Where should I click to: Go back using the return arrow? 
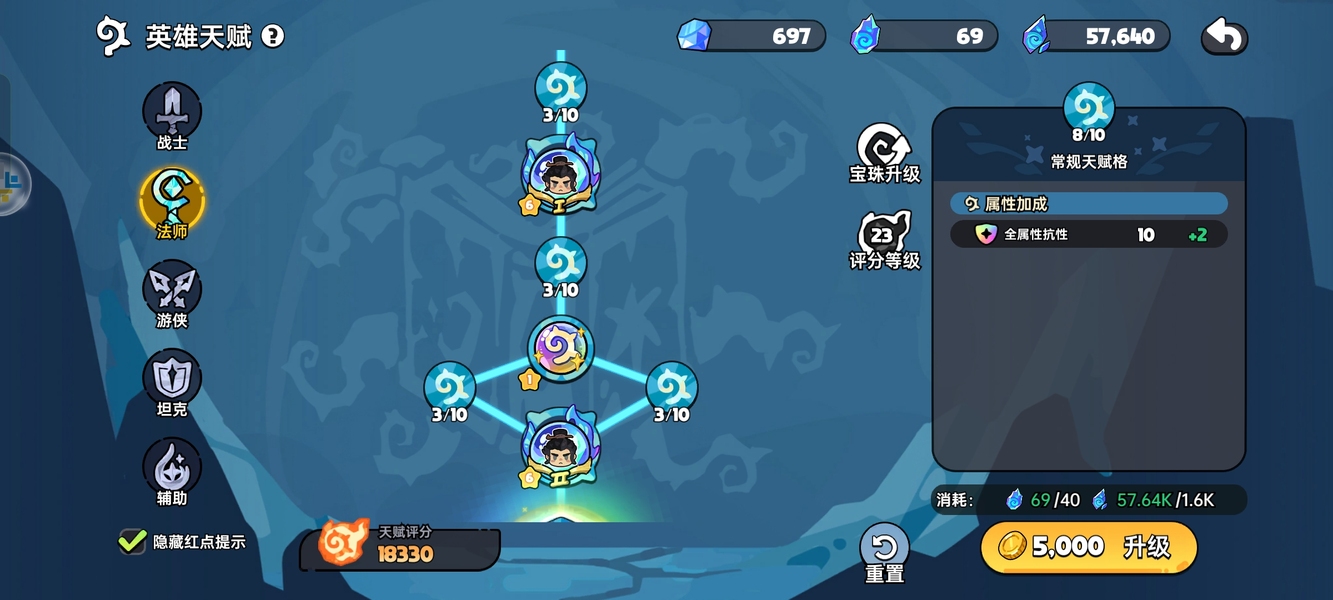(x=1224, y=37)
